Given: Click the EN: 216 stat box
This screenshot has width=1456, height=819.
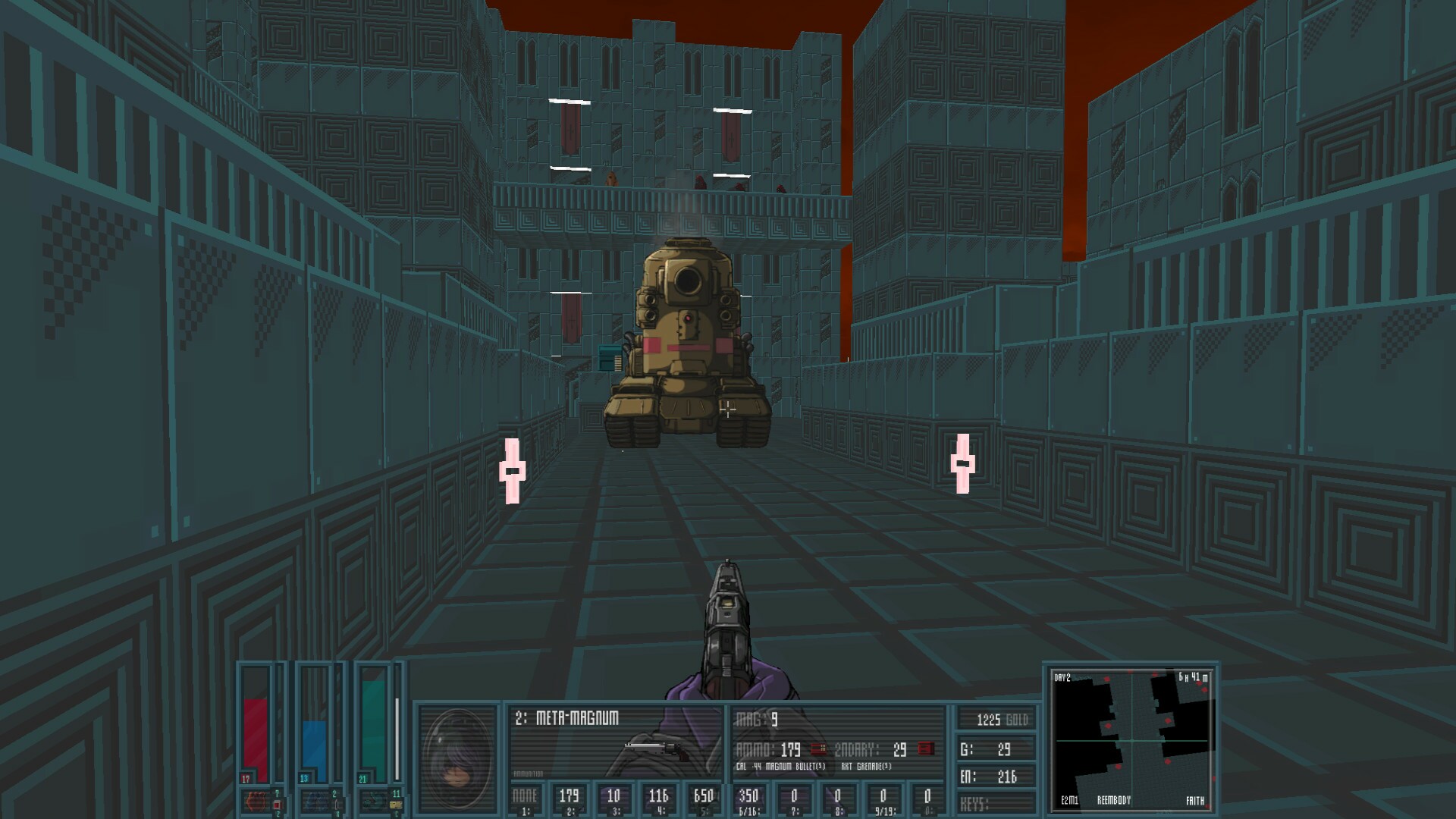Looking at the screenshot, I should coord(997,777).
